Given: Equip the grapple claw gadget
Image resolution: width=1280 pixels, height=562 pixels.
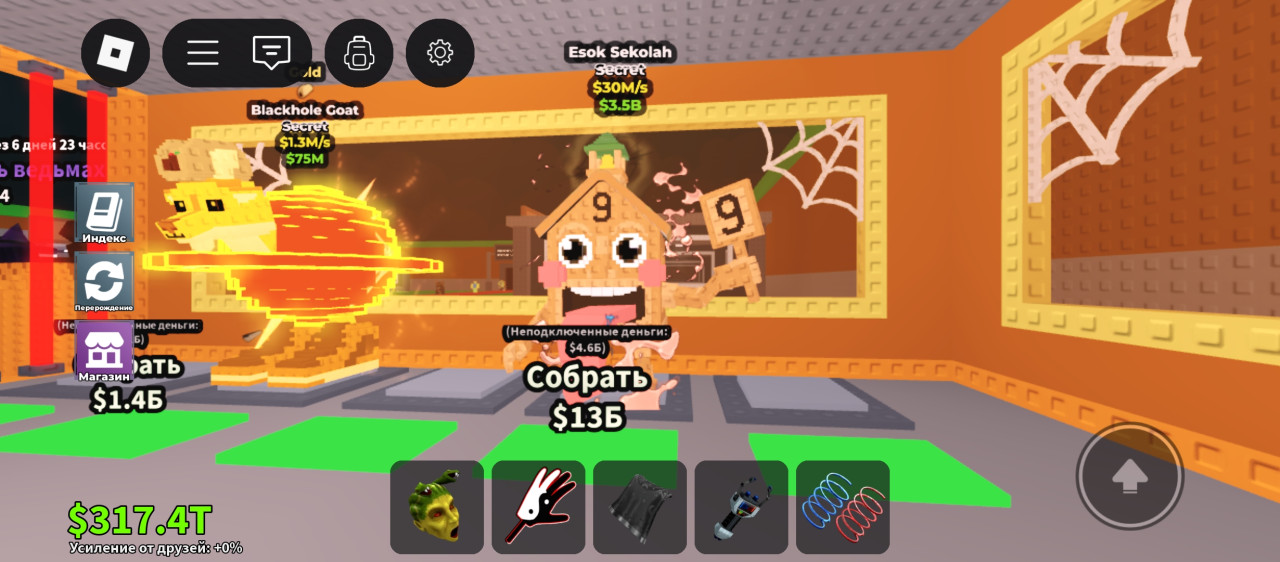Looking at the screenshot, I should pos(741,507).
